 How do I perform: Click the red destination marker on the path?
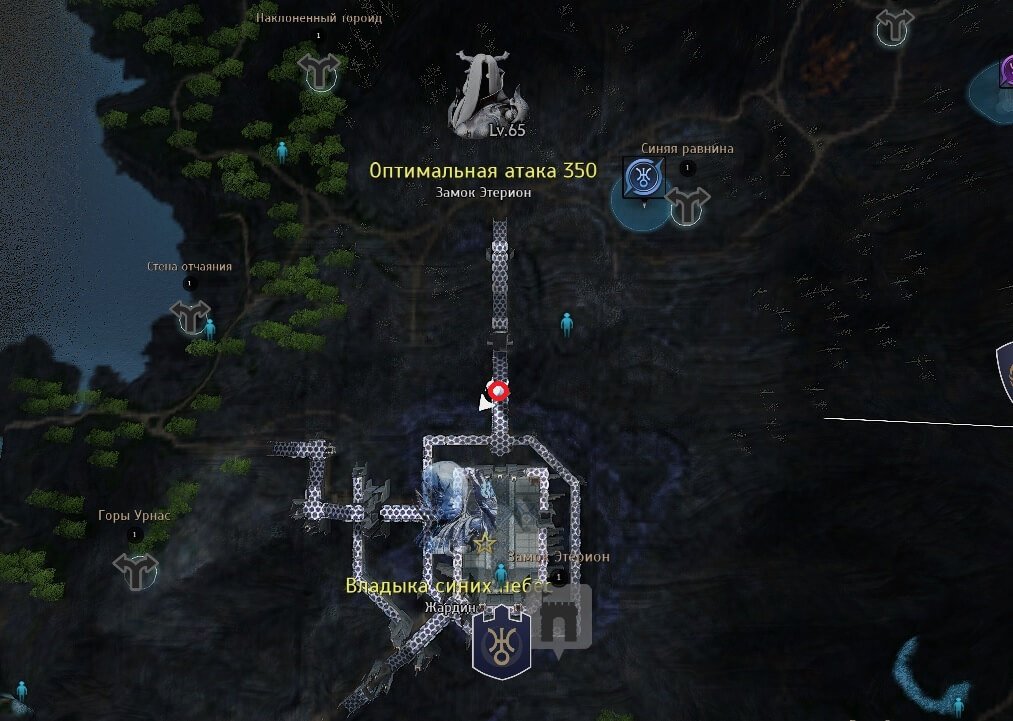pyautogui.click(x=497, y=391)
